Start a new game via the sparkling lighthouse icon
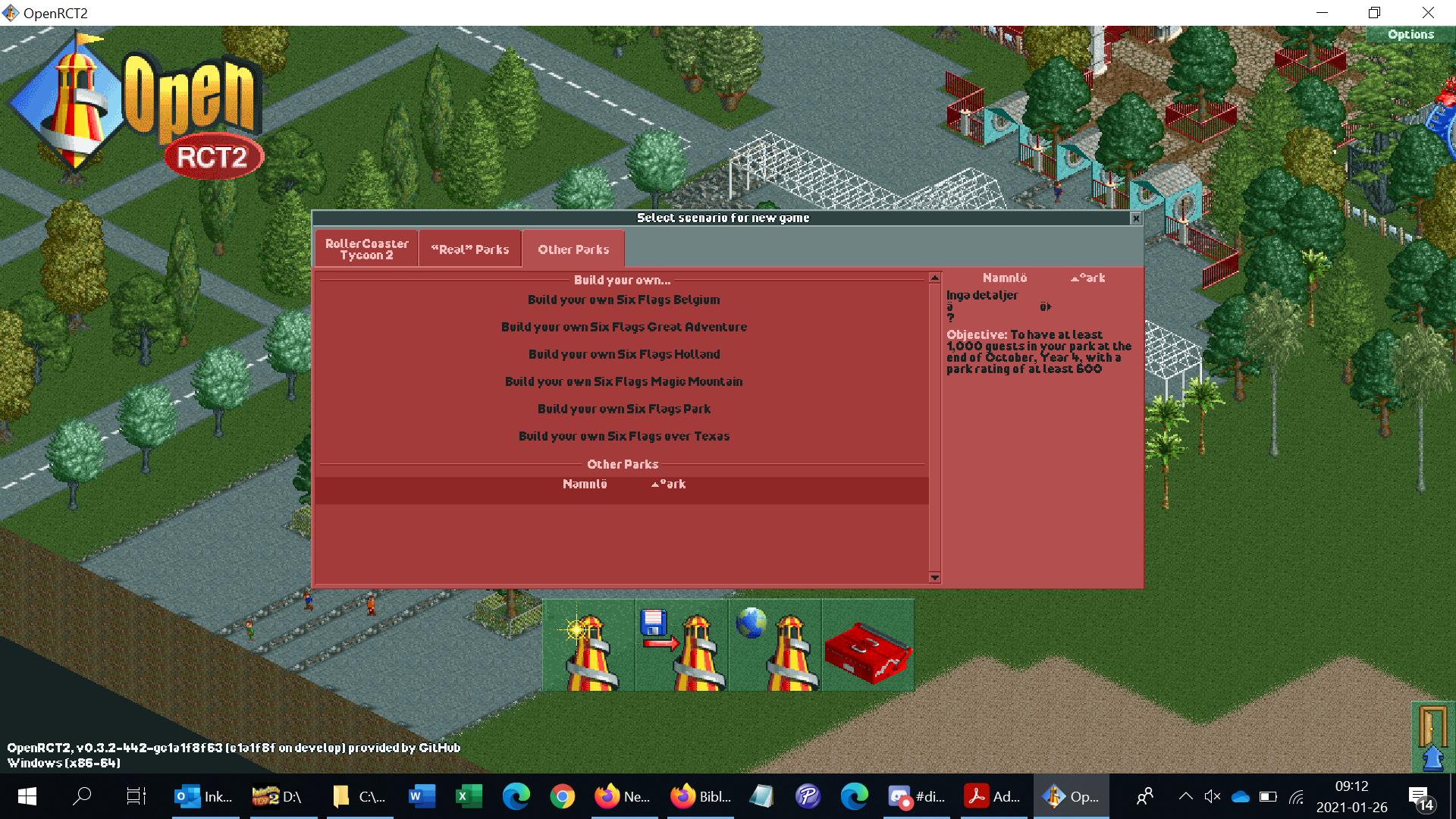Screen dimensions: 1456x819 point(588,645)
